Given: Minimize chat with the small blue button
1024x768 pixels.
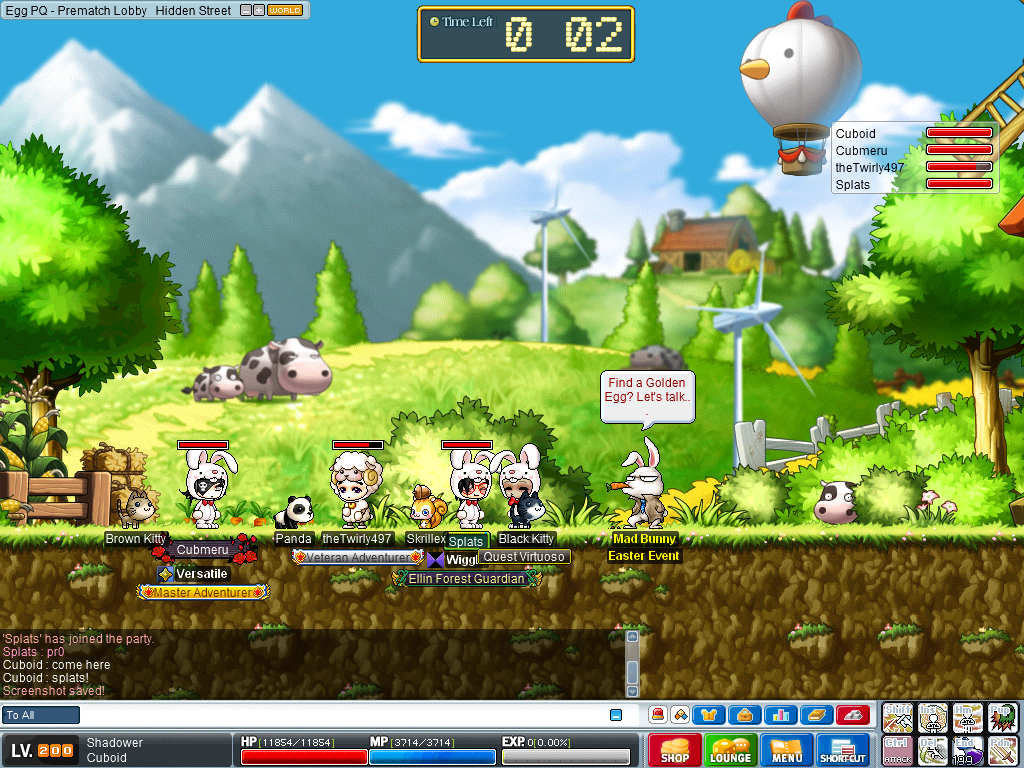Looking at the screenshot, I should 616,715.
